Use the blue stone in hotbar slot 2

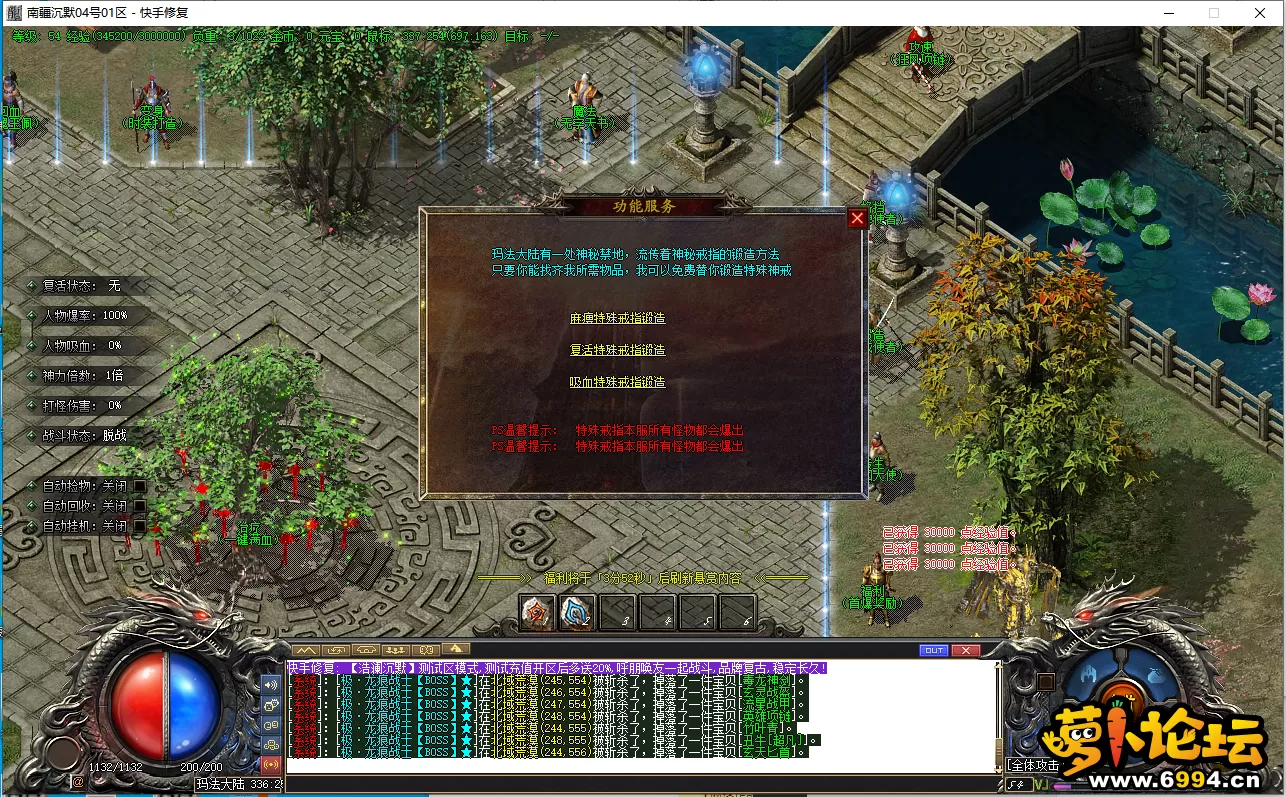point(577,612)
